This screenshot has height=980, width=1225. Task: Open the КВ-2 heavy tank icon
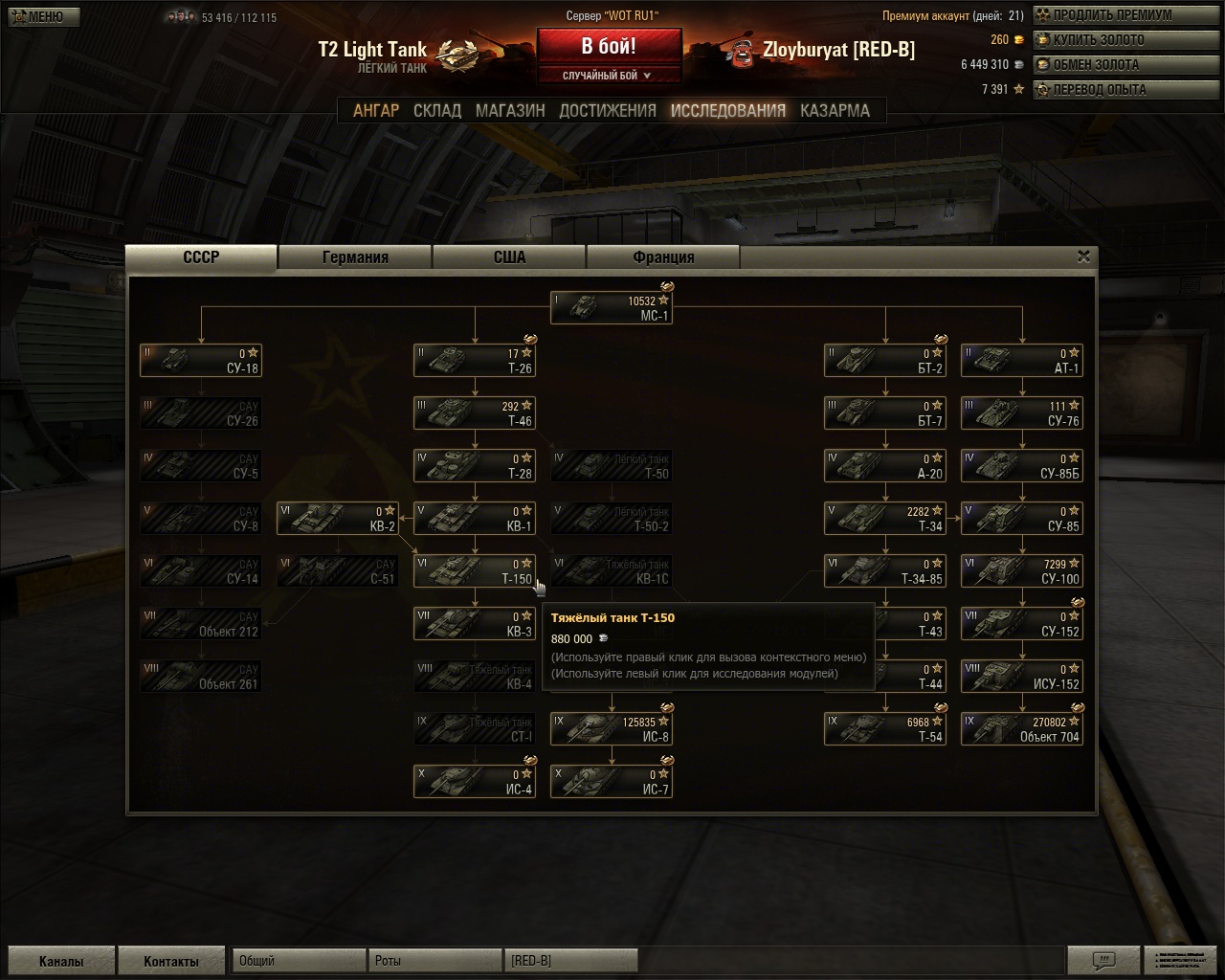[337, 518]
